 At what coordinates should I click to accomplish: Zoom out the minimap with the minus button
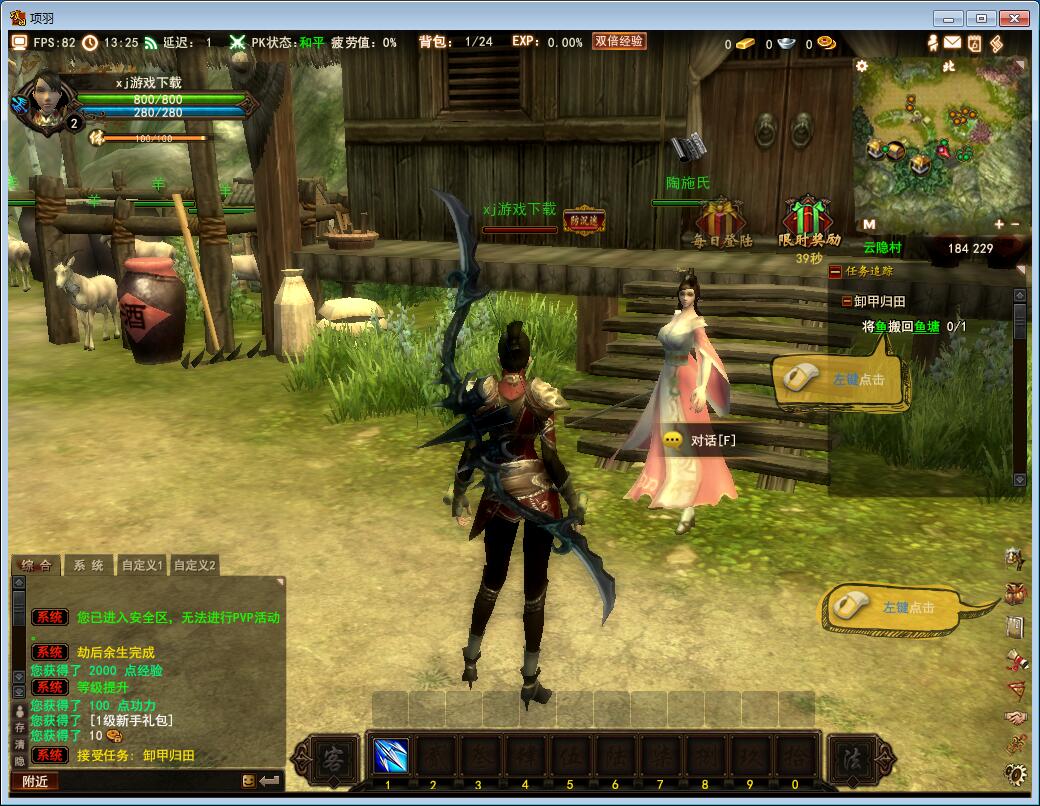pos(1015,225)
